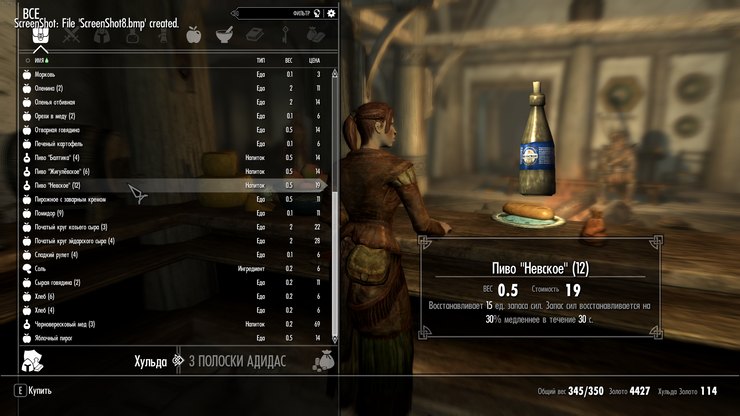Sort the list by ЦЕНА column
Viewport: 740px width, 416px height.
click(x=316, y=60)
